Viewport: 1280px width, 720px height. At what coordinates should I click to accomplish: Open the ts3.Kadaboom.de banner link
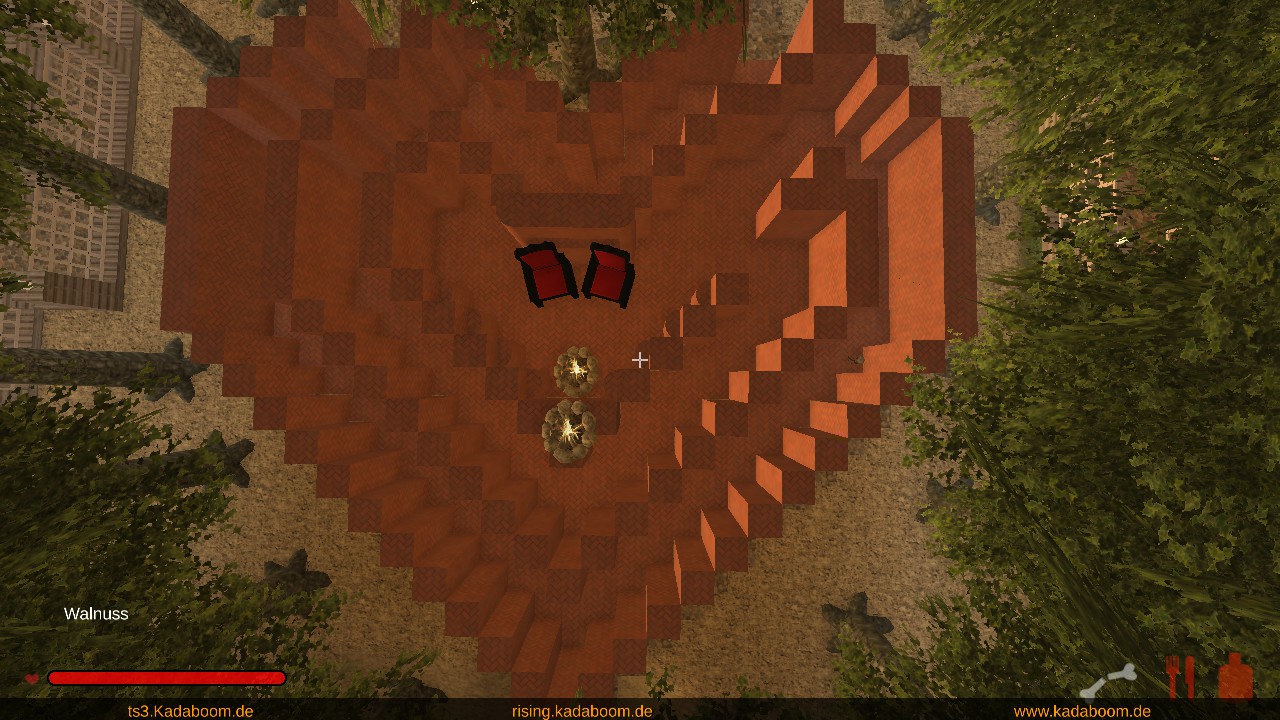(190, 711)
